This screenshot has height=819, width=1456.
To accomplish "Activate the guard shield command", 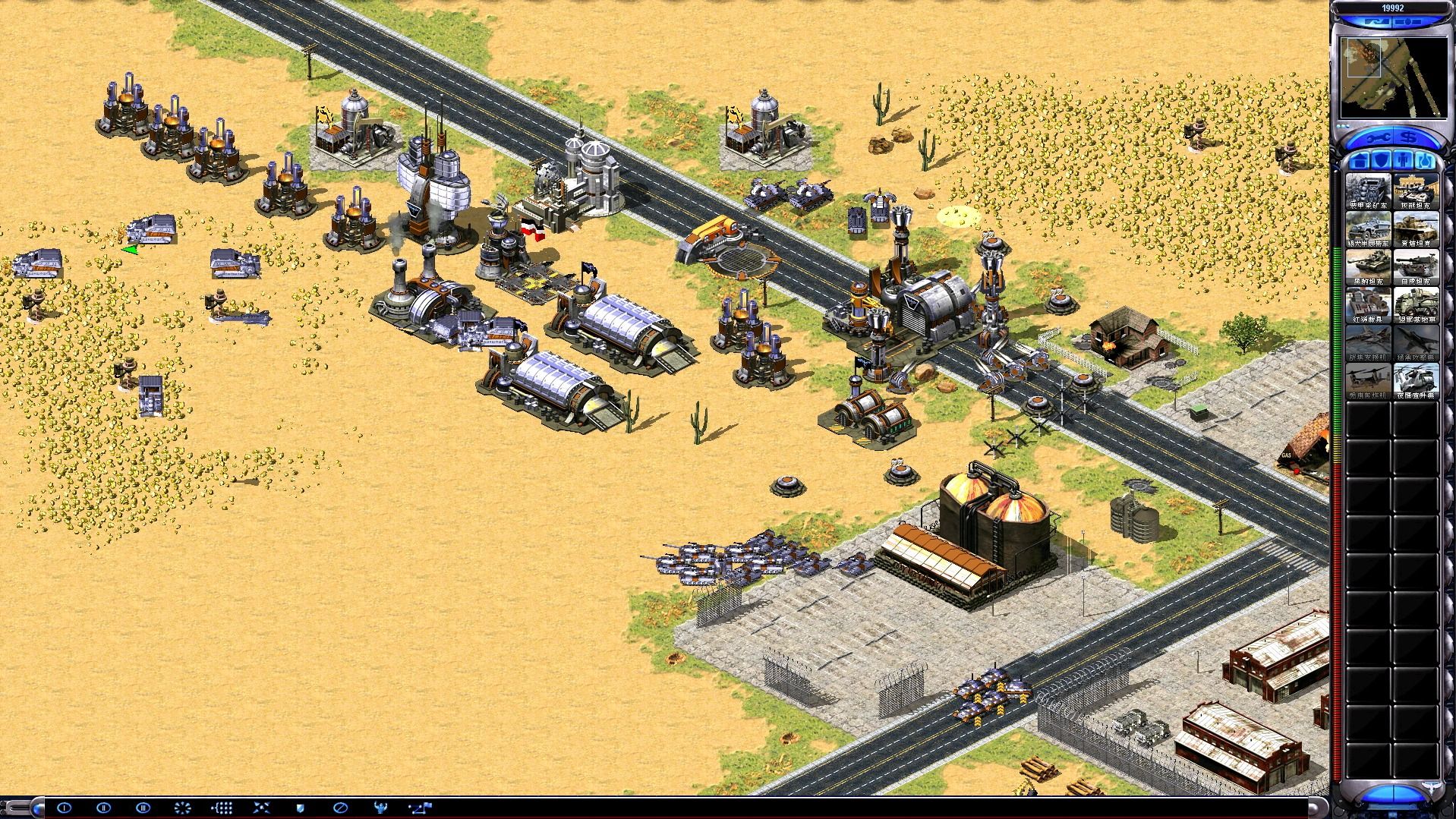I will pos(300,808).
